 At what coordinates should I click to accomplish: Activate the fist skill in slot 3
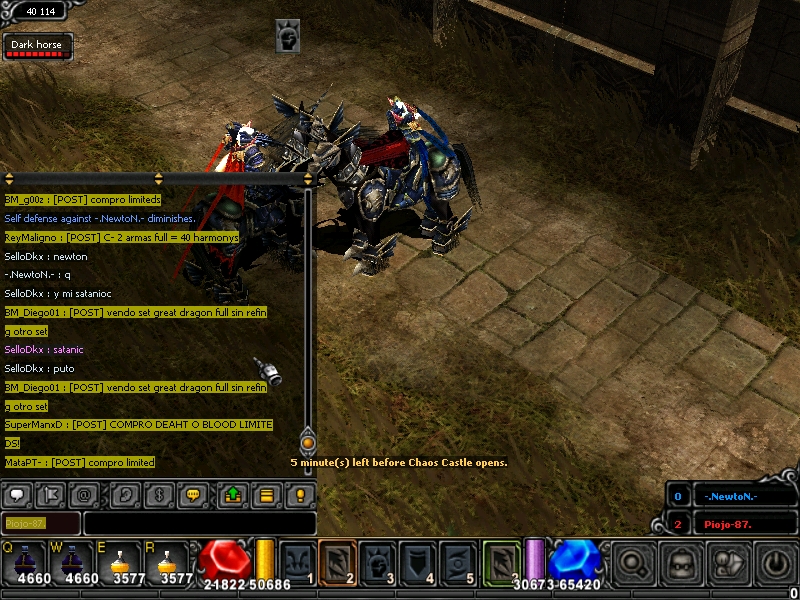378,561
